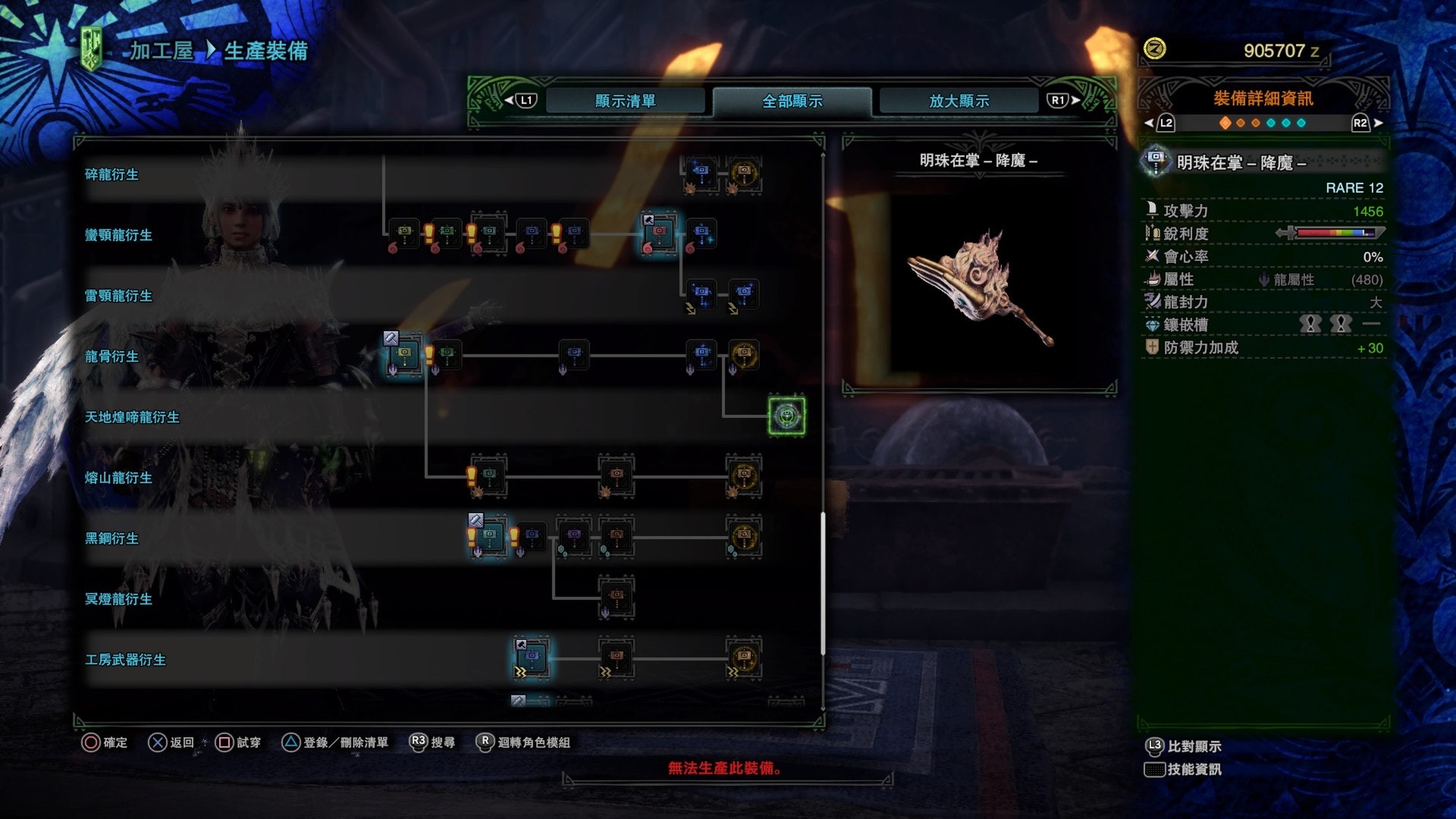This screenshot has width=1456, height=819.
Task: Choose the 碎龍衍生 tree row label
Action: click(112, 174)
